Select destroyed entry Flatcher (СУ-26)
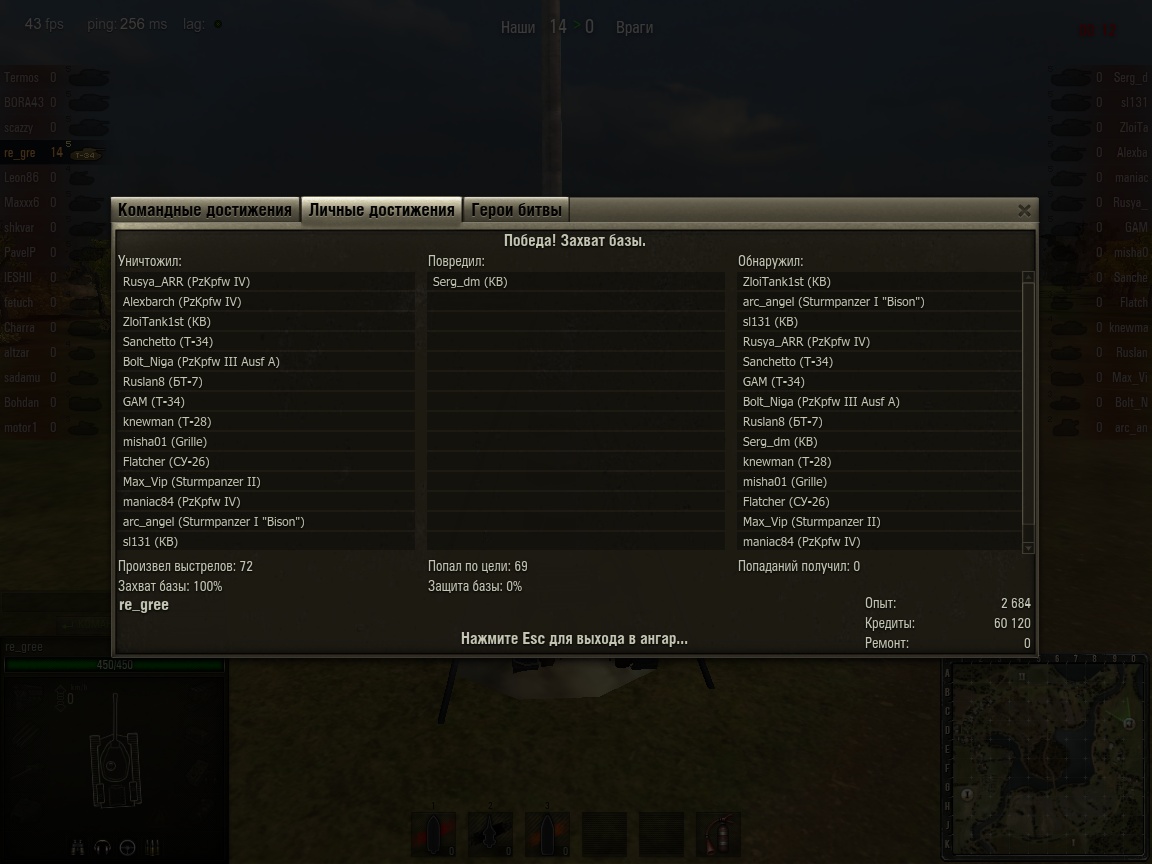1152x864 pixels. [166, 462]
